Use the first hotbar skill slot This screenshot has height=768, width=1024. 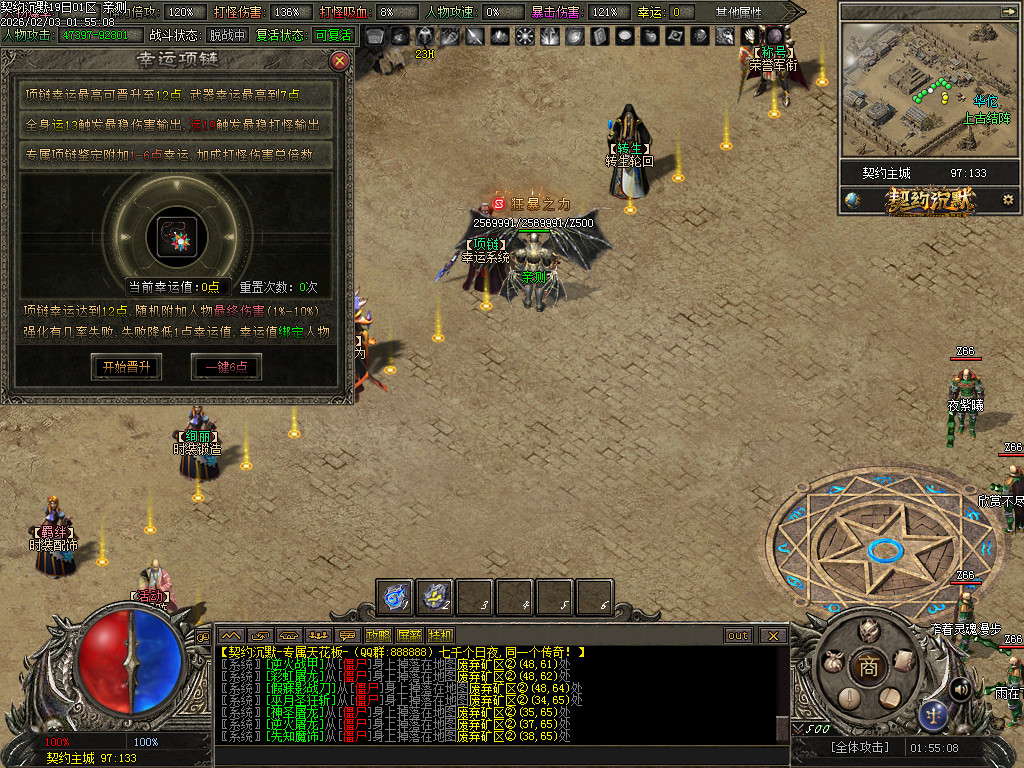tap(396, 597)
